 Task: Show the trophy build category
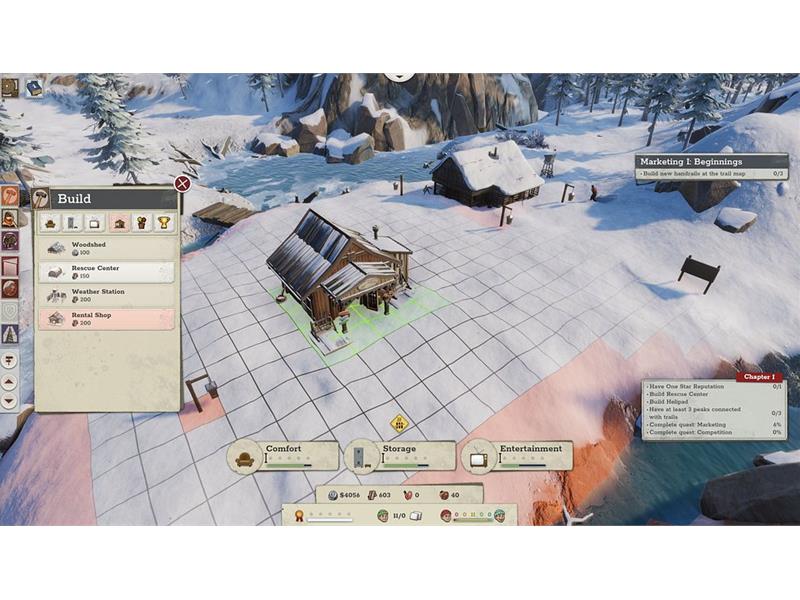(x=164, y=222)
